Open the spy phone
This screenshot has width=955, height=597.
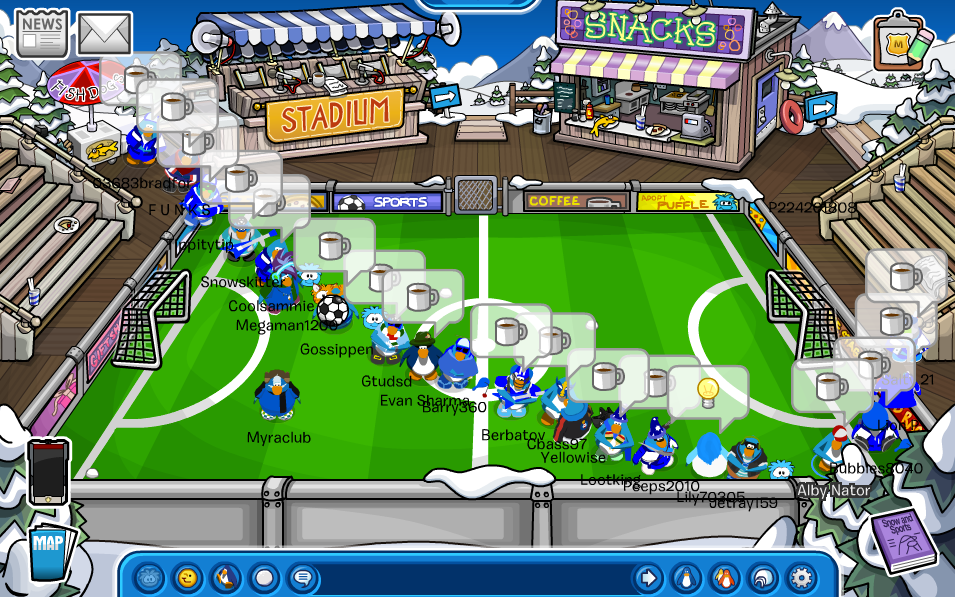[x=48, y=471]
